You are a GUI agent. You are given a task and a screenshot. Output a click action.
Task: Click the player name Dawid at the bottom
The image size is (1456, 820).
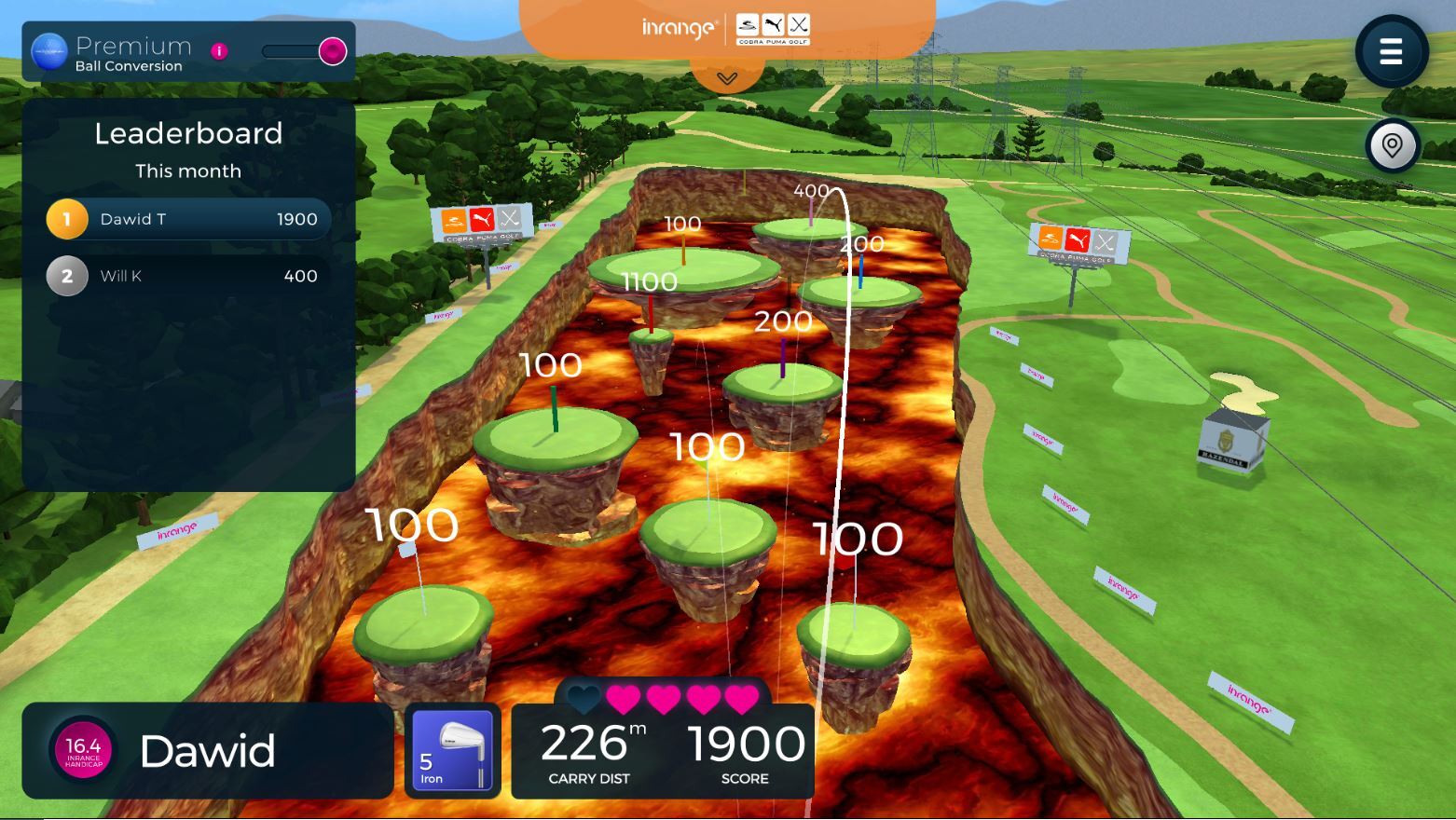tap(207, 750)
